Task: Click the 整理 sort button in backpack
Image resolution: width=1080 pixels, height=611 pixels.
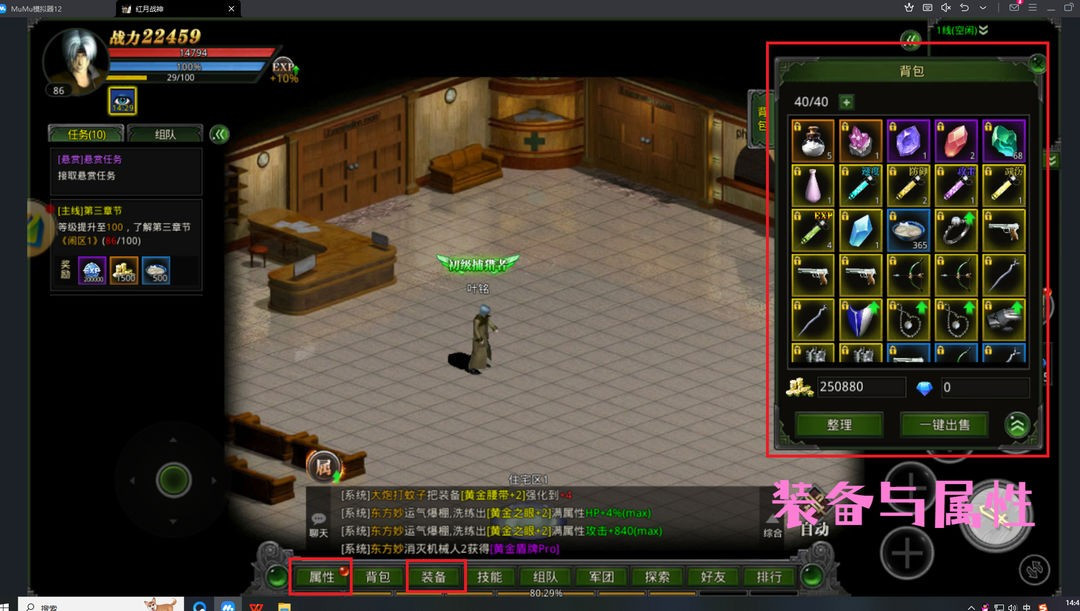Action: tap(839, 424)
